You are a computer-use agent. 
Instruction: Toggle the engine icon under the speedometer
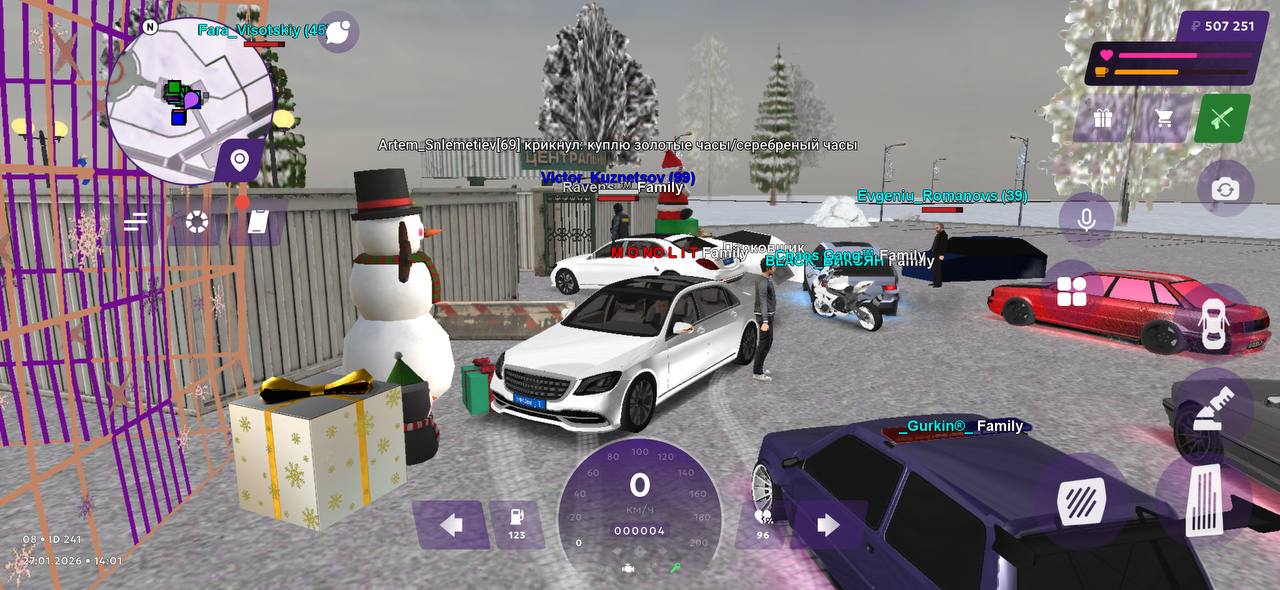(x=628, y=568)
